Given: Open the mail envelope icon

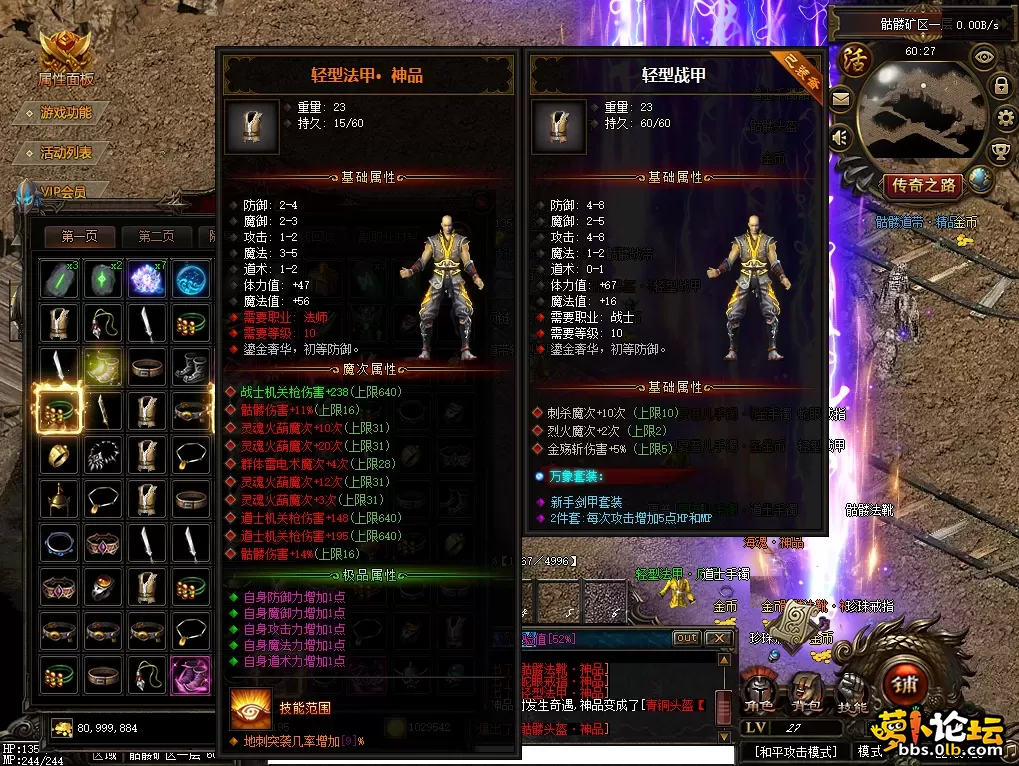Looking at the screenshot, I should [840, 98].
